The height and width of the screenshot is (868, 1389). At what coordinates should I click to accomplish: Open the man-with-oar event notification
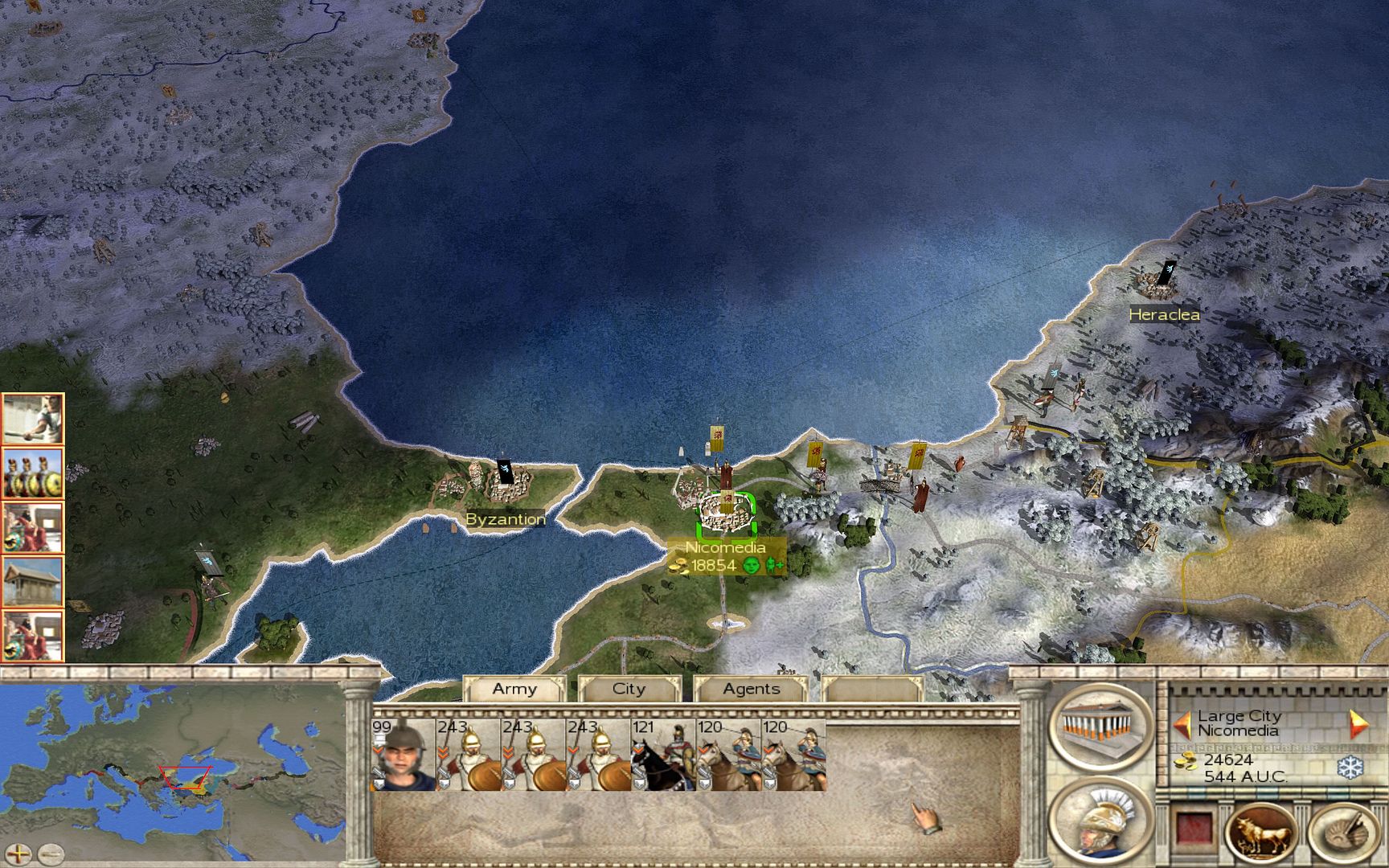coord(32,419)
